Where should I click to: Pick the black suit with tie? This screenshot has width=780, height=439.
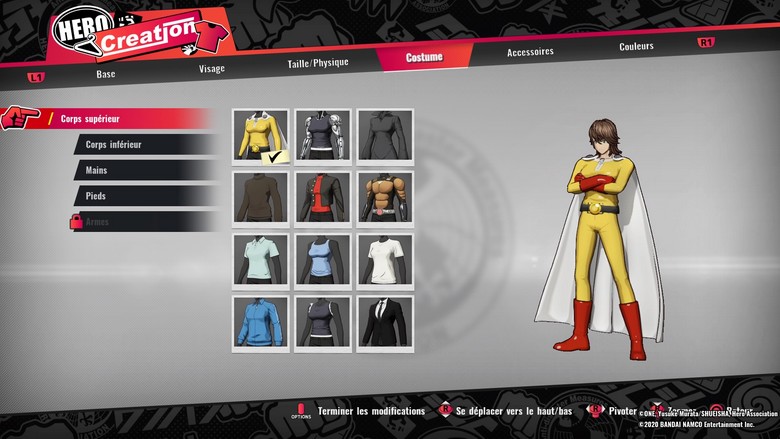384,322
